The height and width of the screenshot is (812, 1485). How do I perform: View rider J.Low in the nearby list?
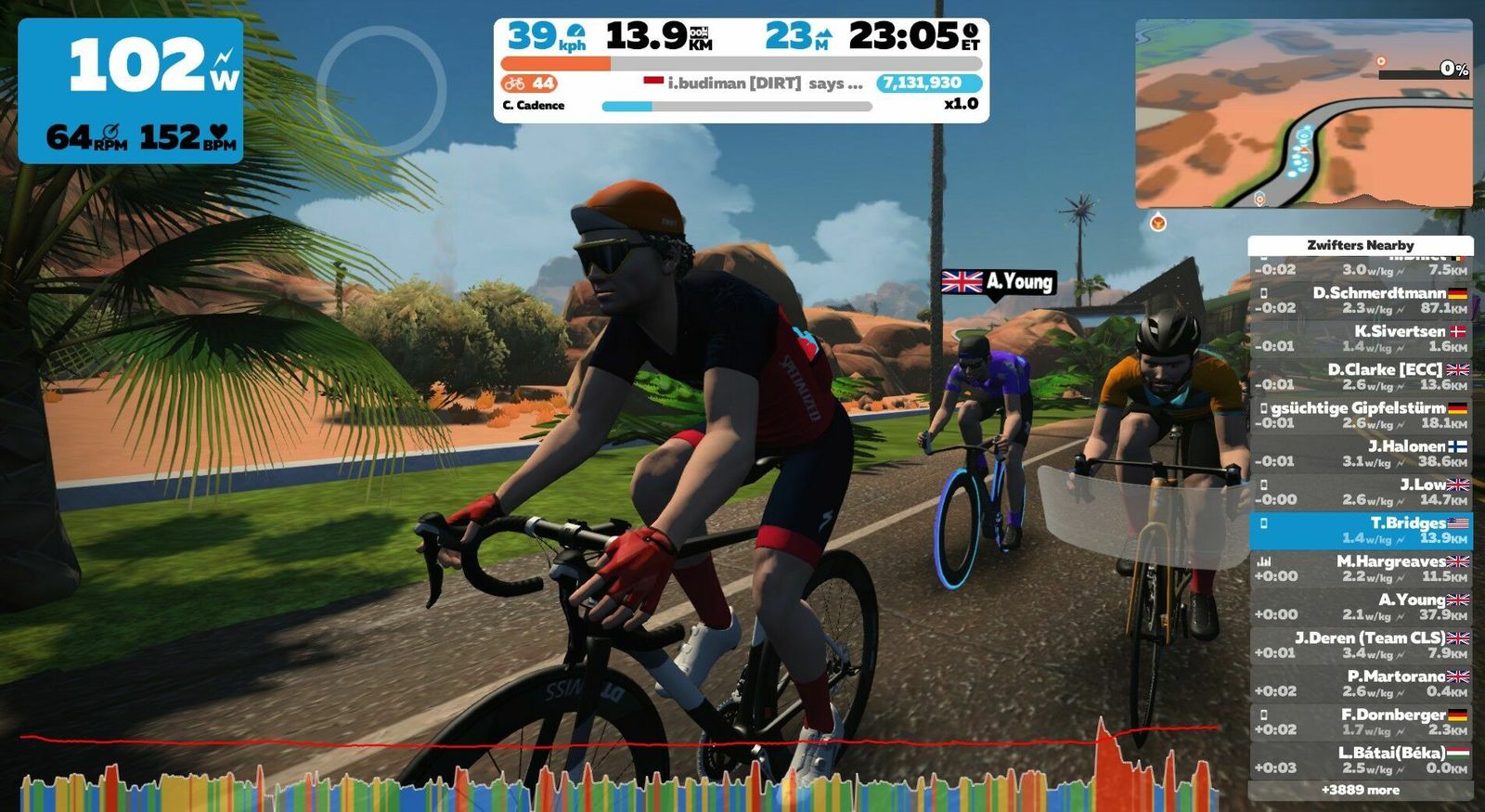tap(1361, 492)
